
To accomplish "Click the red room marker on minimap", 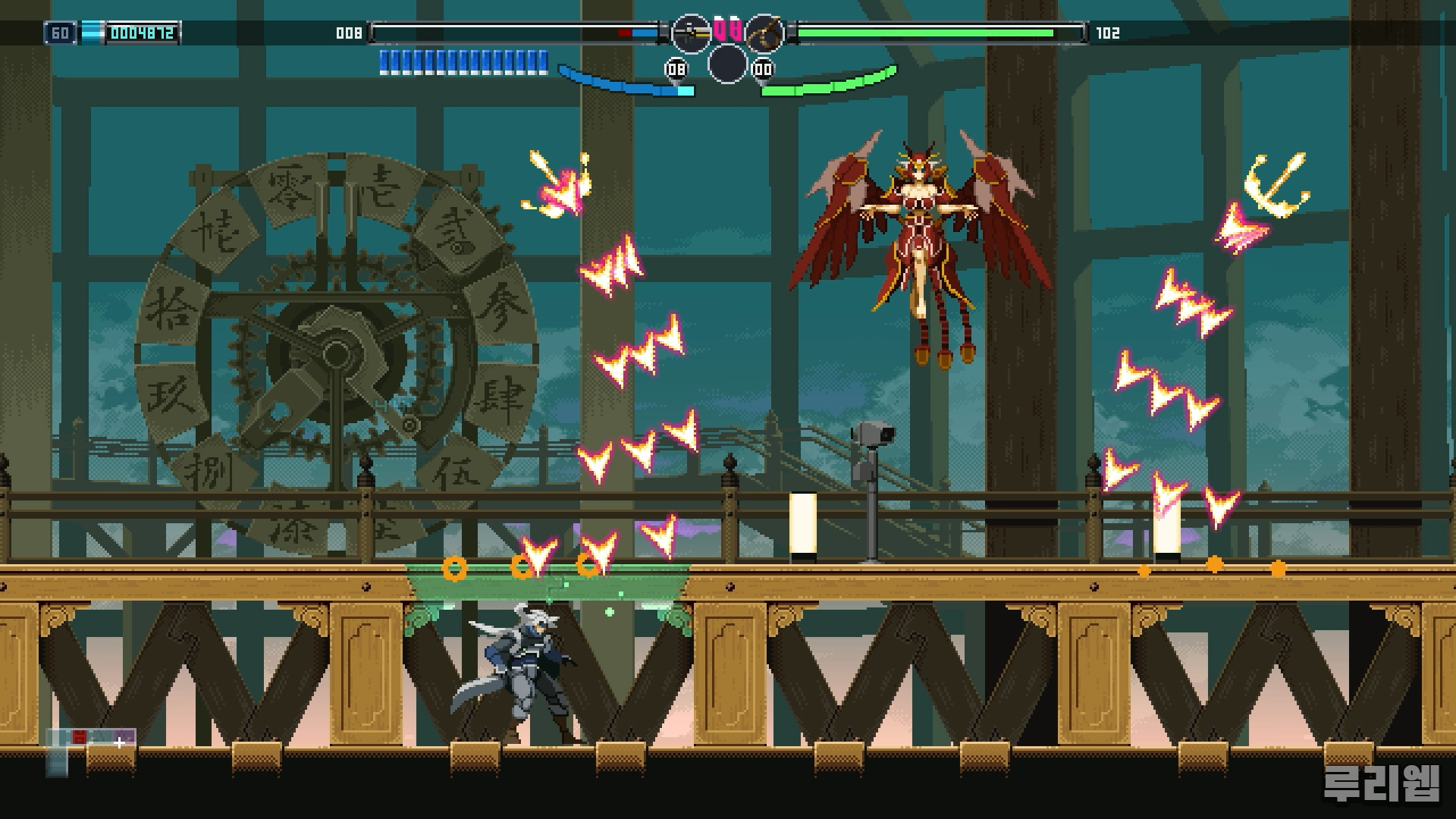I will [79, 736].
